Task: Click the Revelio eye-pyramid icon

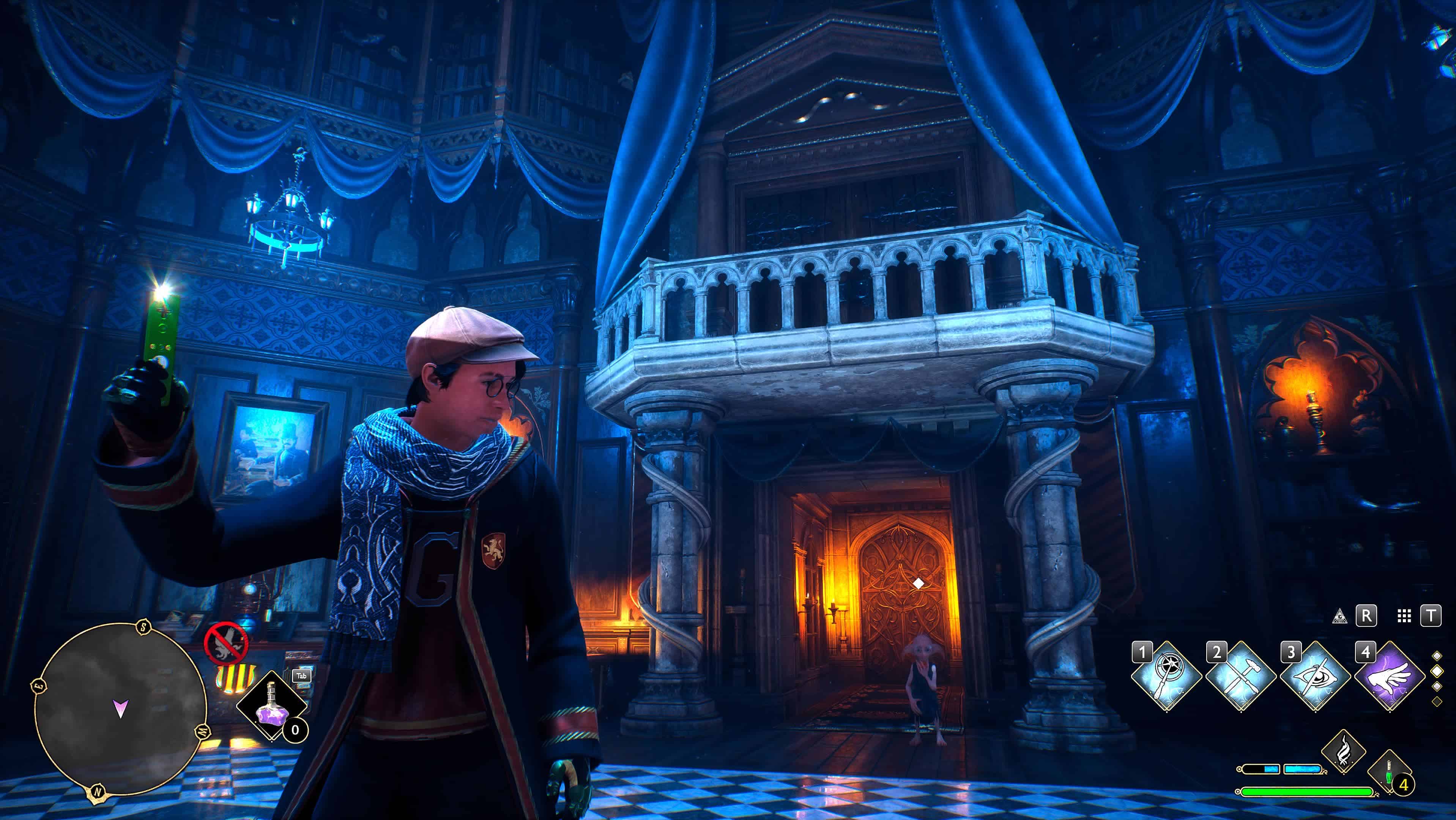Action: 1339,616
